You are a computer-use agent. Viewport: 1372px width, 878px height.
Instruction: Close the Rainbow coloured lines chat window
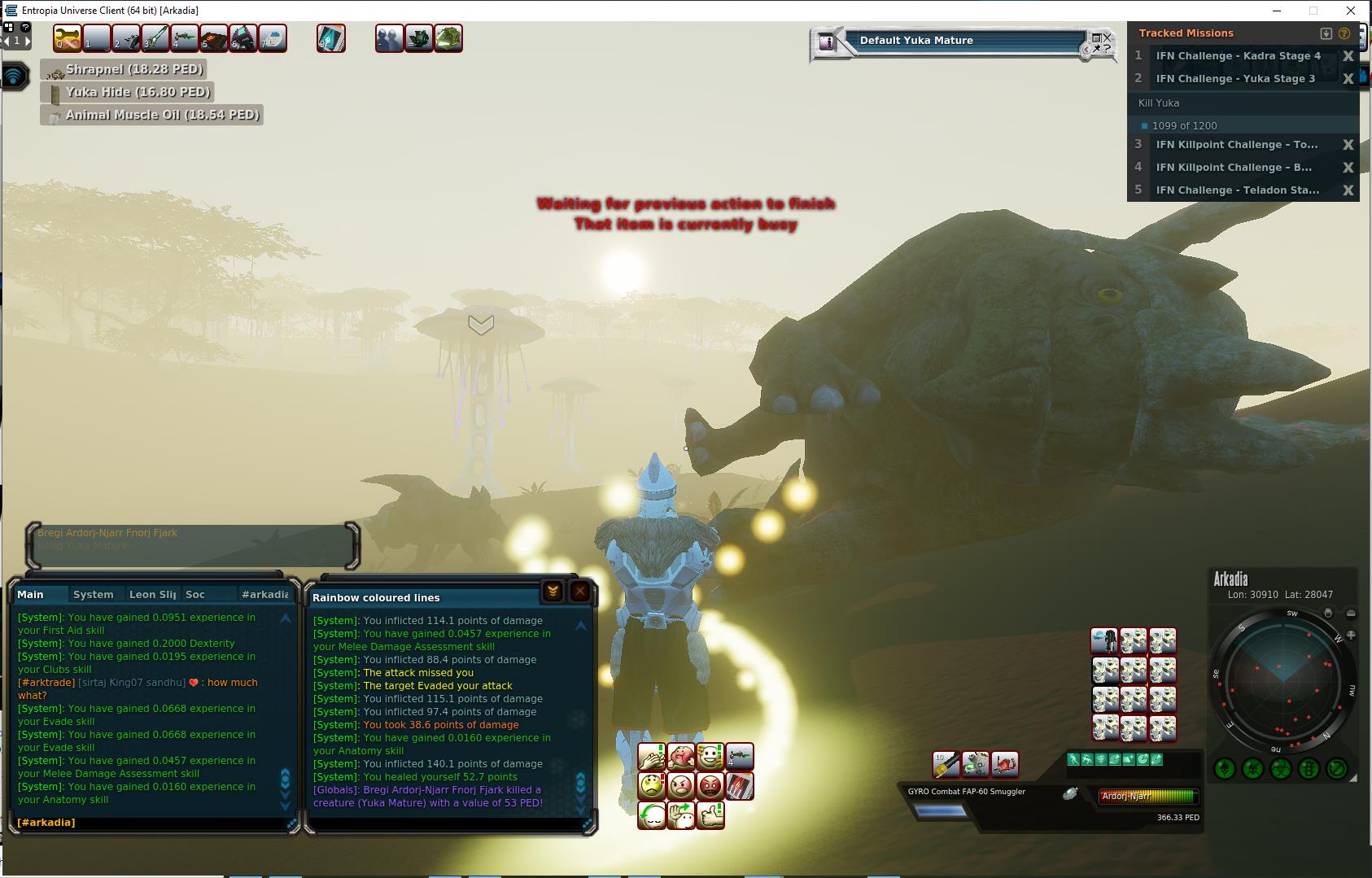(579, 592)
